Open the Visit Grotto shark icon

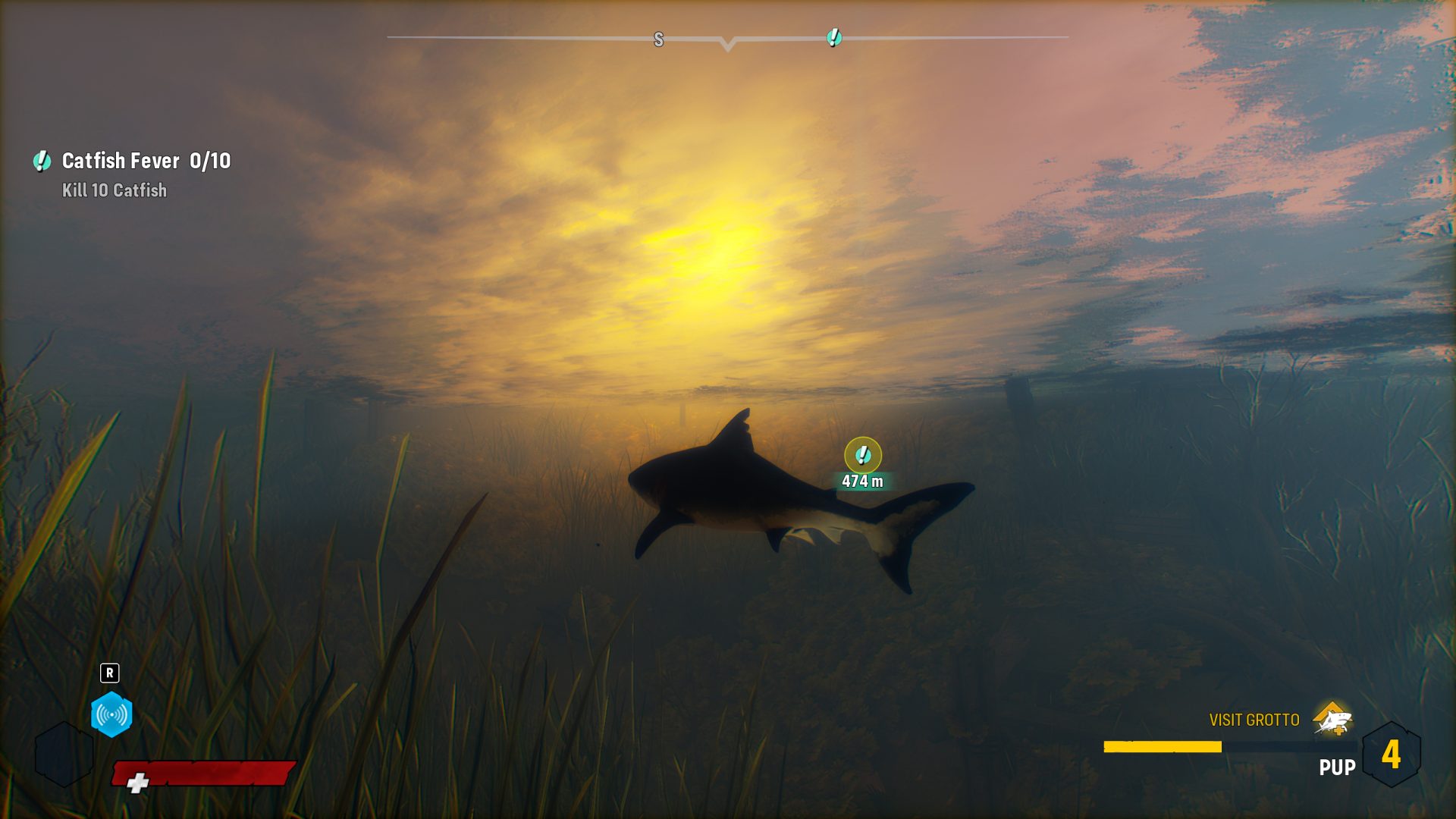tap(1332, 719)
